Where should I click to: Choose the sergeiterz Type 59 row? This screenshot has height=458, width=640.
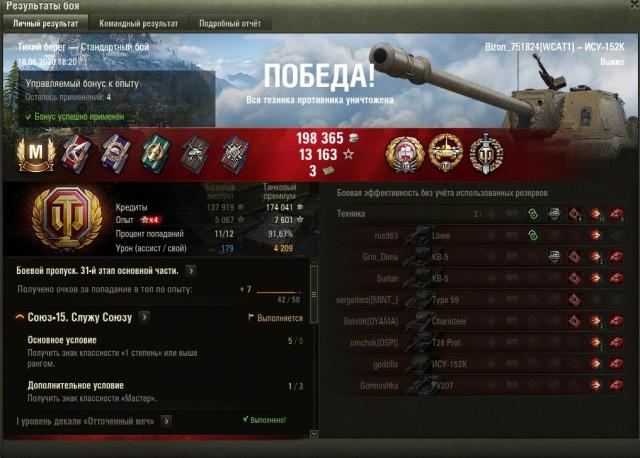point(480,299)
